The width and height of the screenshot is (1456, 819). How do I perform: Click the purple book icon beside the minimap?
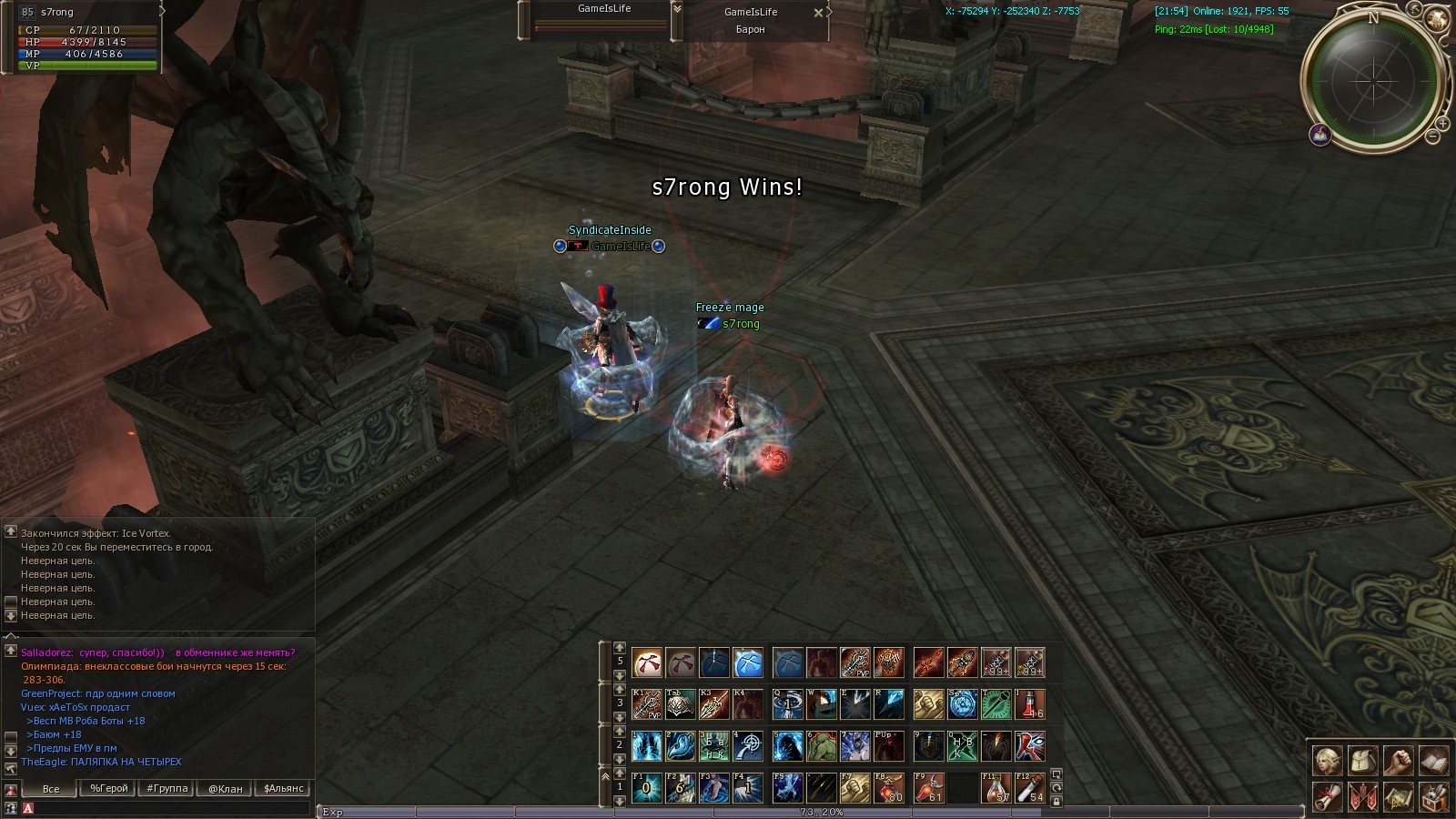pos(1320,136)
